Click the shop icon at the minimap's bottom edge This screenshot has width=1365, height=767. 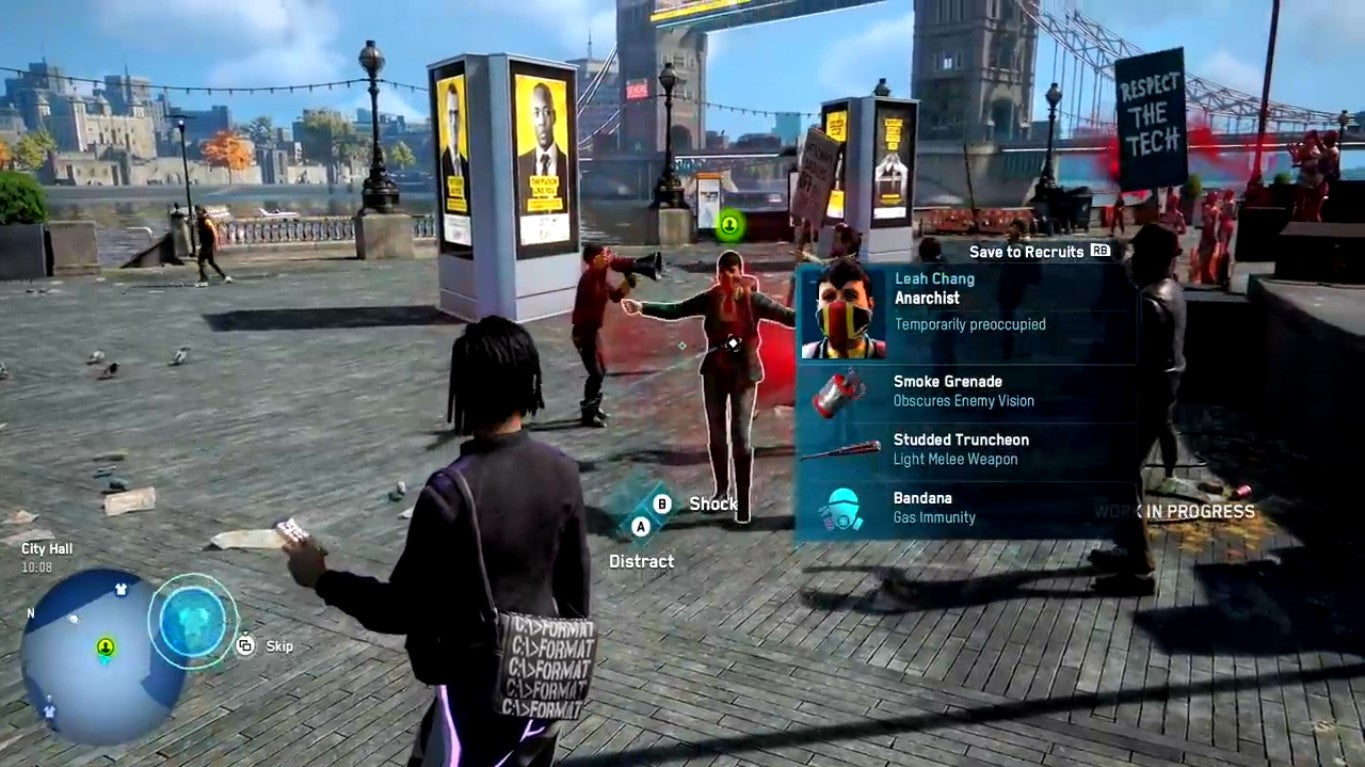click(49, 711)
